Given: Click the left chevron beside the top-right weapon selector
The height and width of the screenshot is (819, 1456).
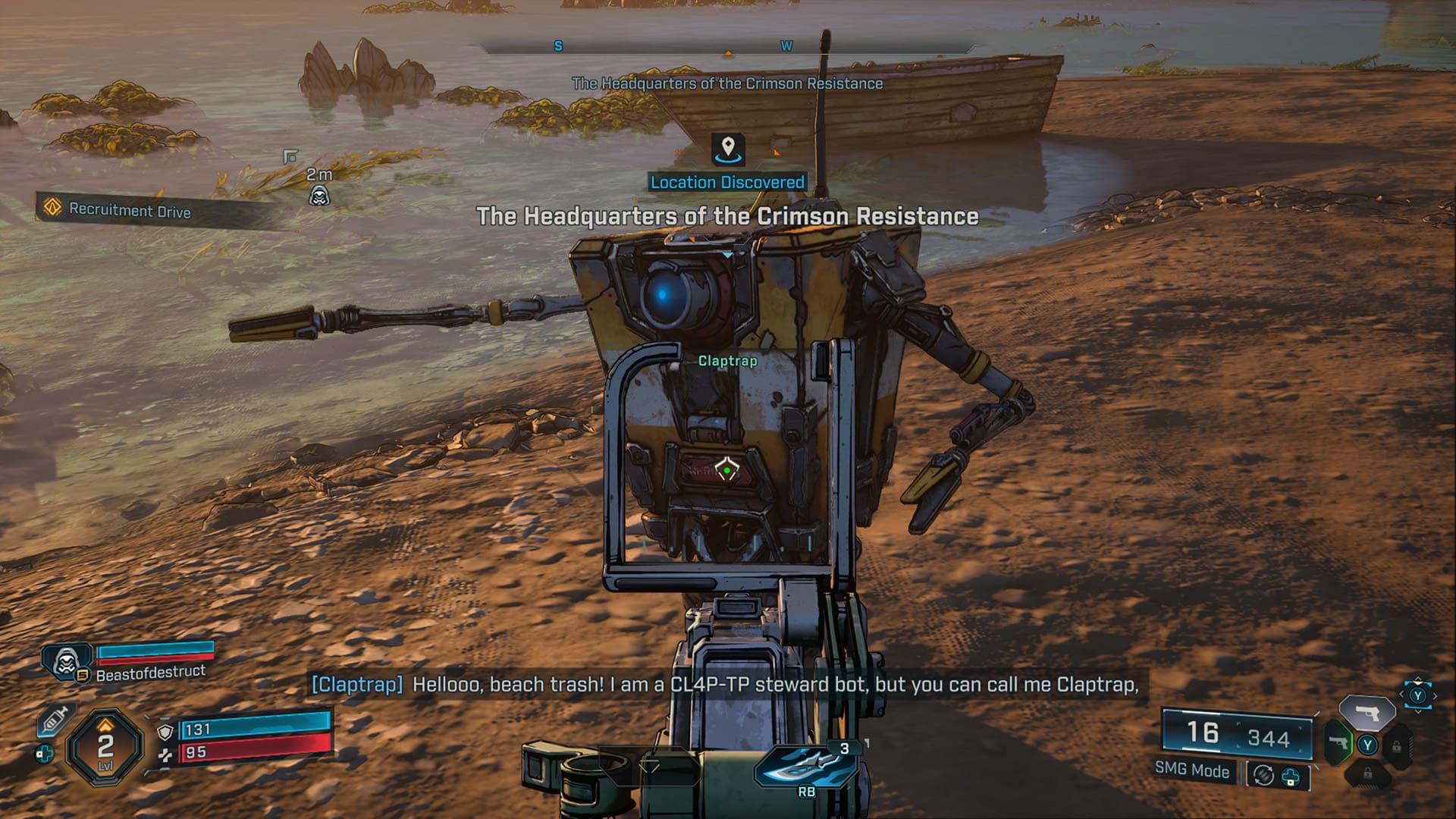Looking at the screenshot, I should 1402,694.
